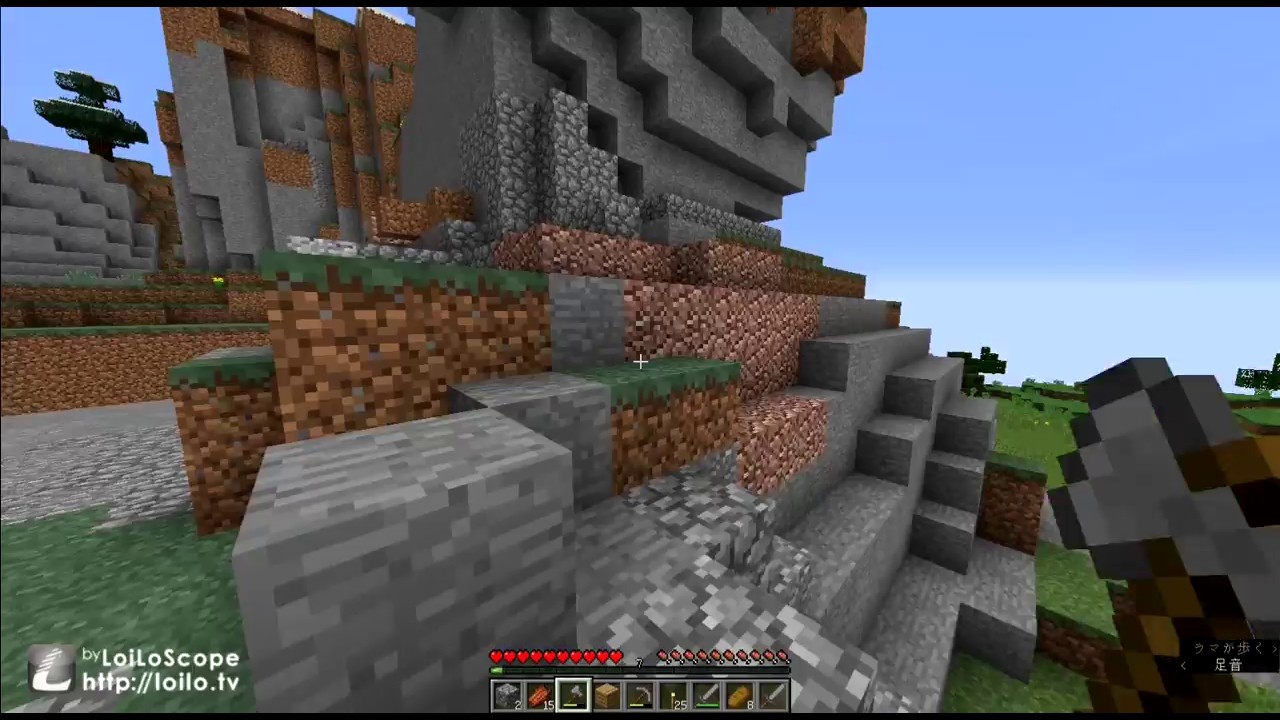Select the torch stack of 25
Image resolution: width=1280 pixels, height=720 pixels.
click(x=675, y=695)
